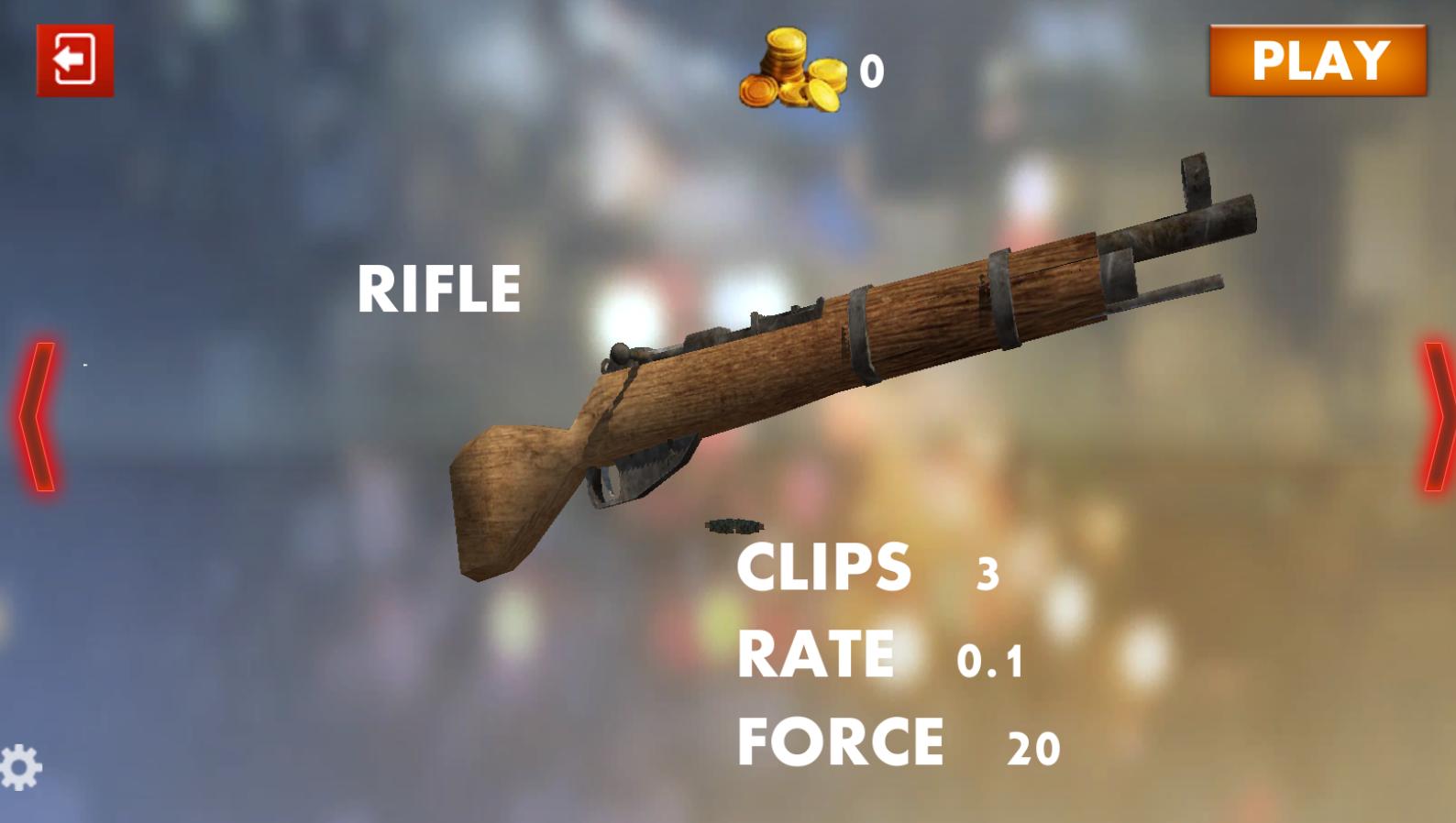Show the next weapon with right arrow
Screen dimensions: 1456x823
tap(1438, 417)
